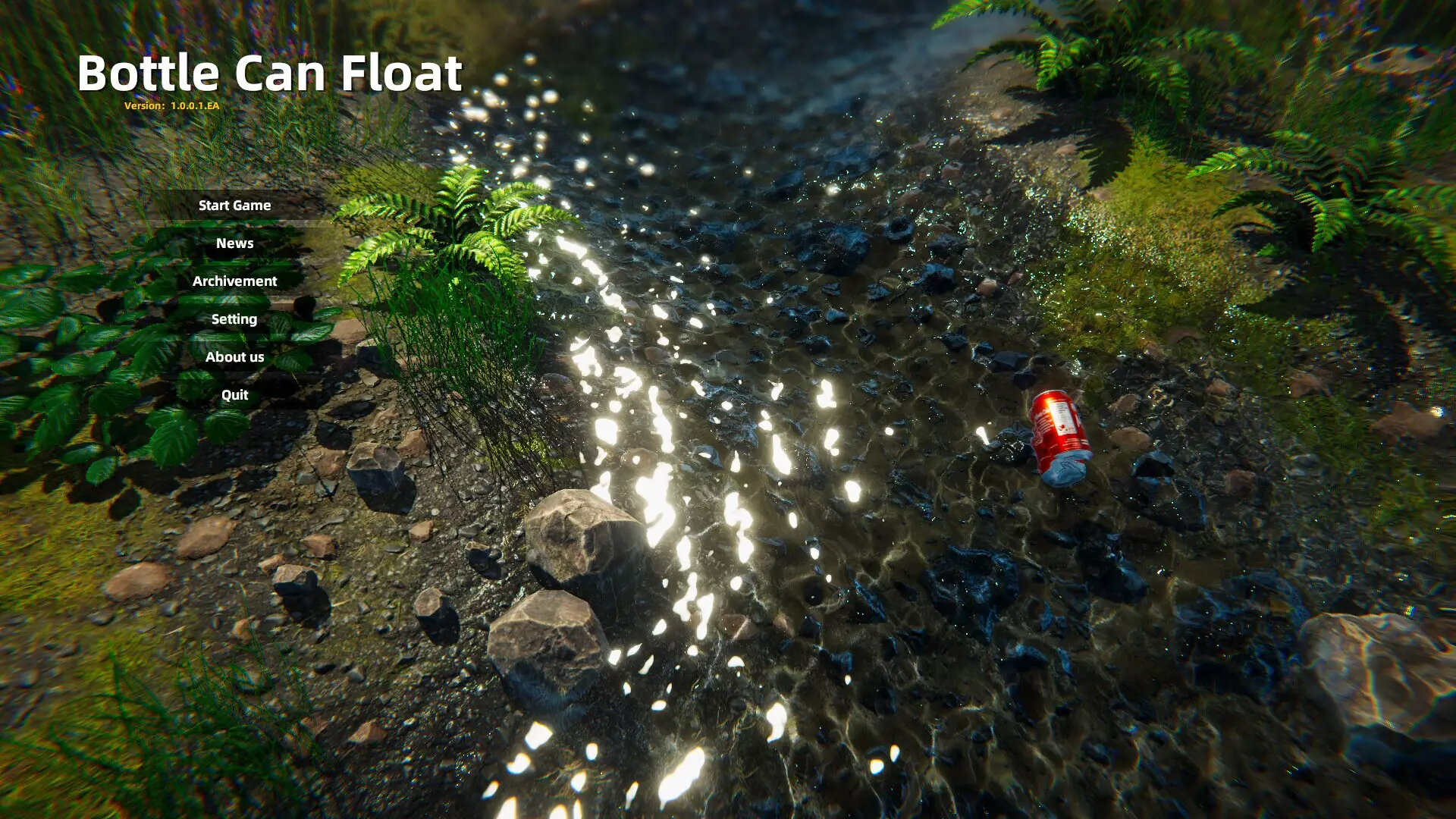Browse unlocked achievements via Archivement
Screen dimensions: 1456x819
(234, 281)
